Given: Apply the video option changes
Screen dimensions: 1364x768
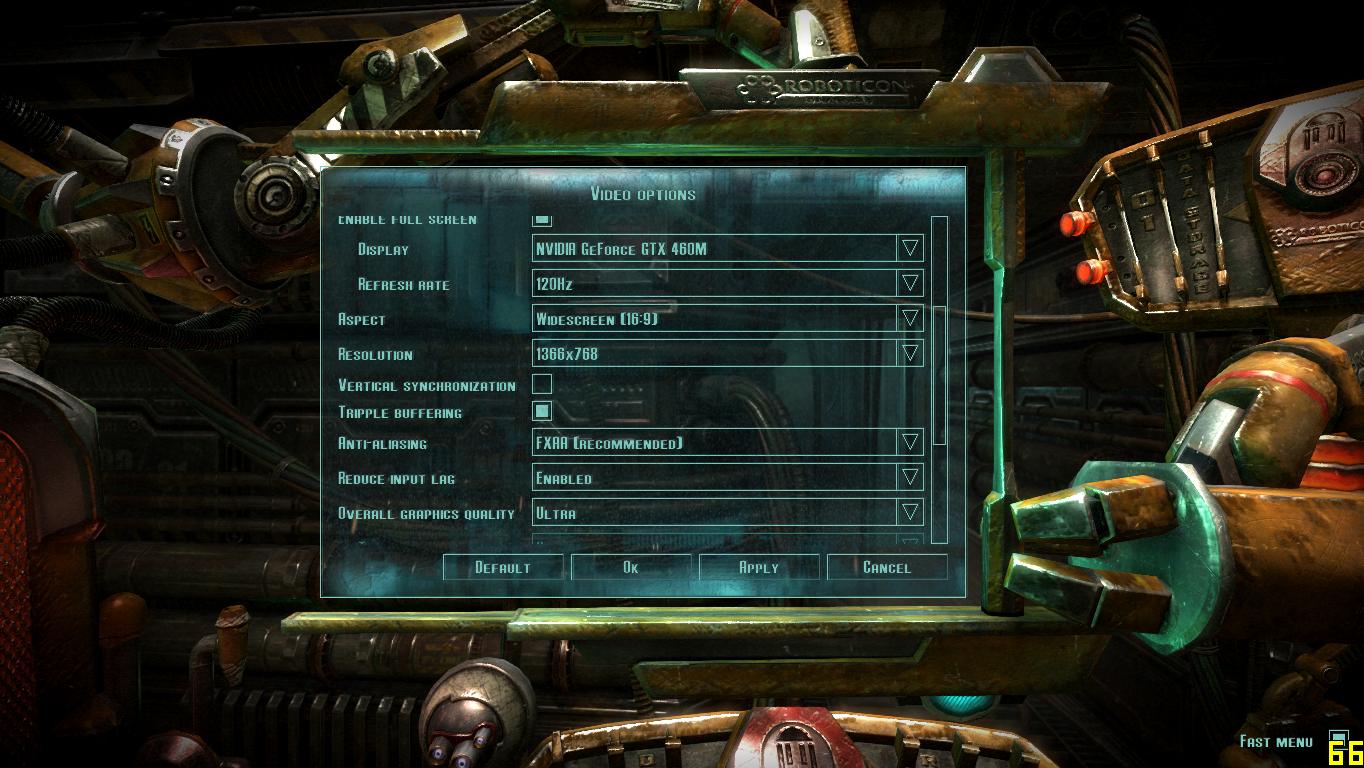Looking at the screenshot, I should [758, 567].
